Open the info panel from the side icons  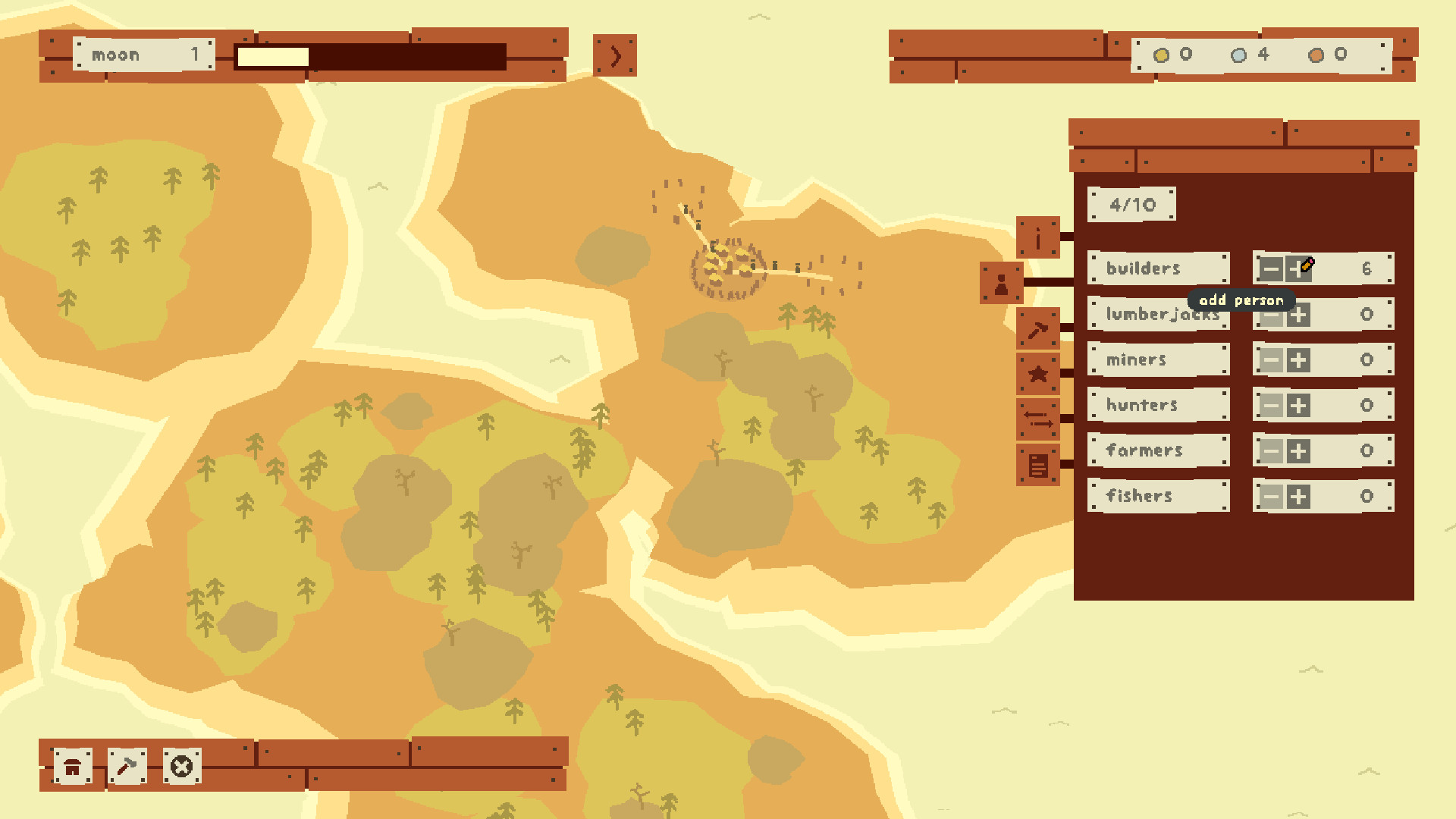click(x=1037, y=237)
